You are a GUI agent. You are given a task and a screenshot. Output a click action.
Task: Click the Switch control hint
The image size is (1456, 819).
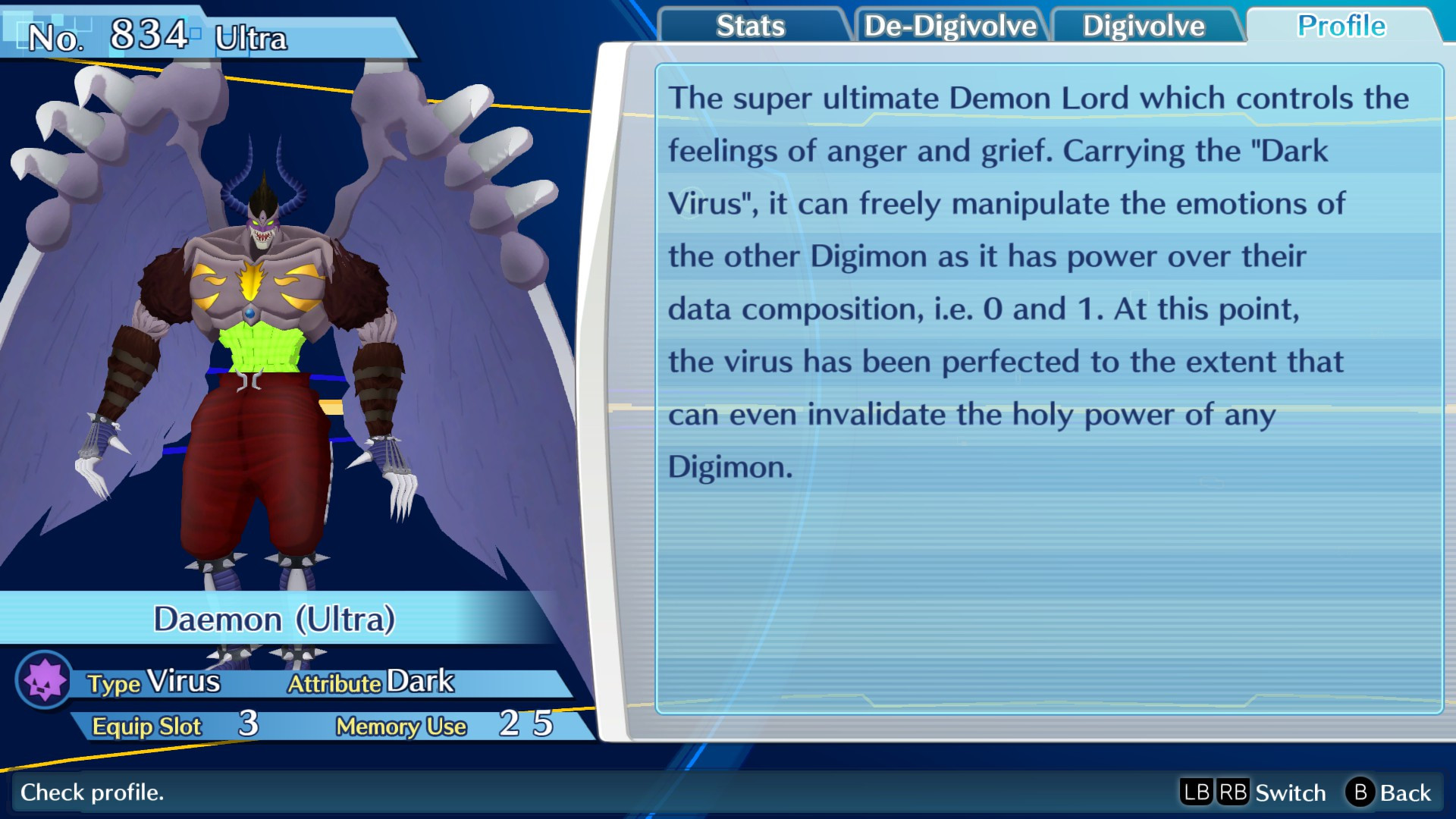tap(1292, 793)
